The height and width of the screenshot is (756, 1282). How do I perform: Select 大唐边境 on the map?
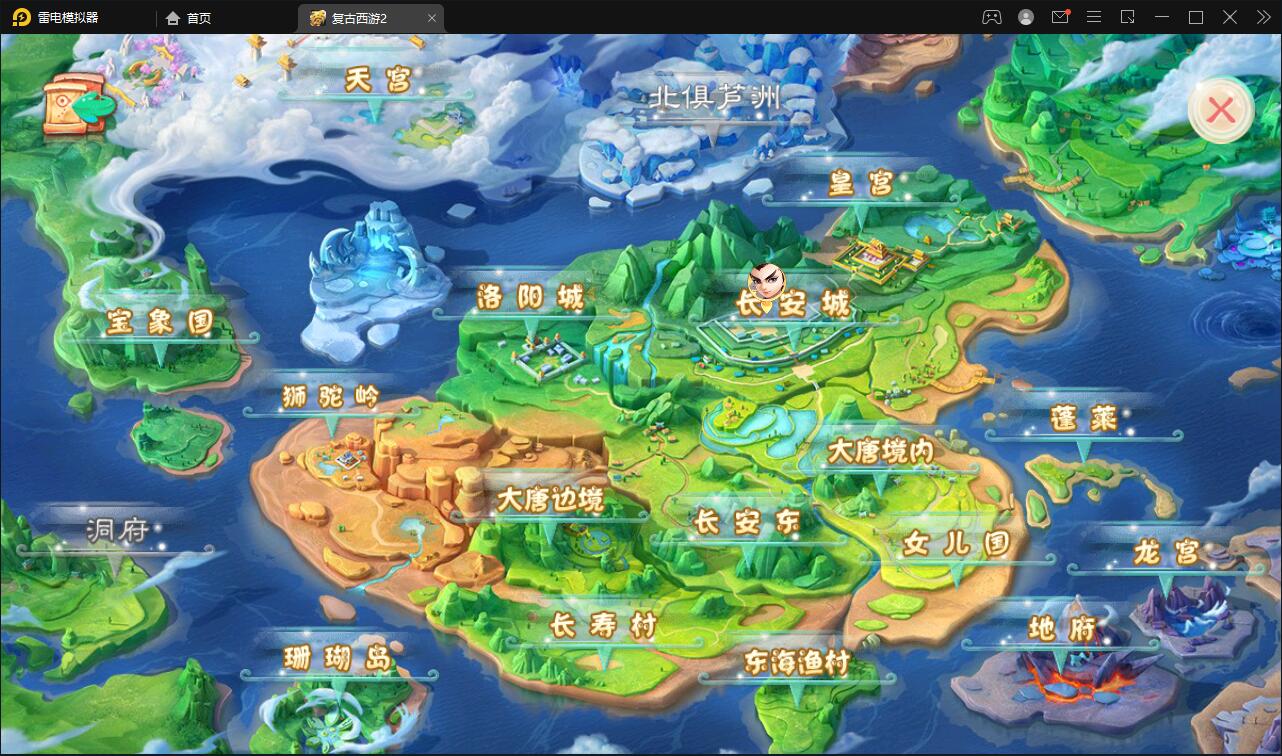(x=550, y=500)
